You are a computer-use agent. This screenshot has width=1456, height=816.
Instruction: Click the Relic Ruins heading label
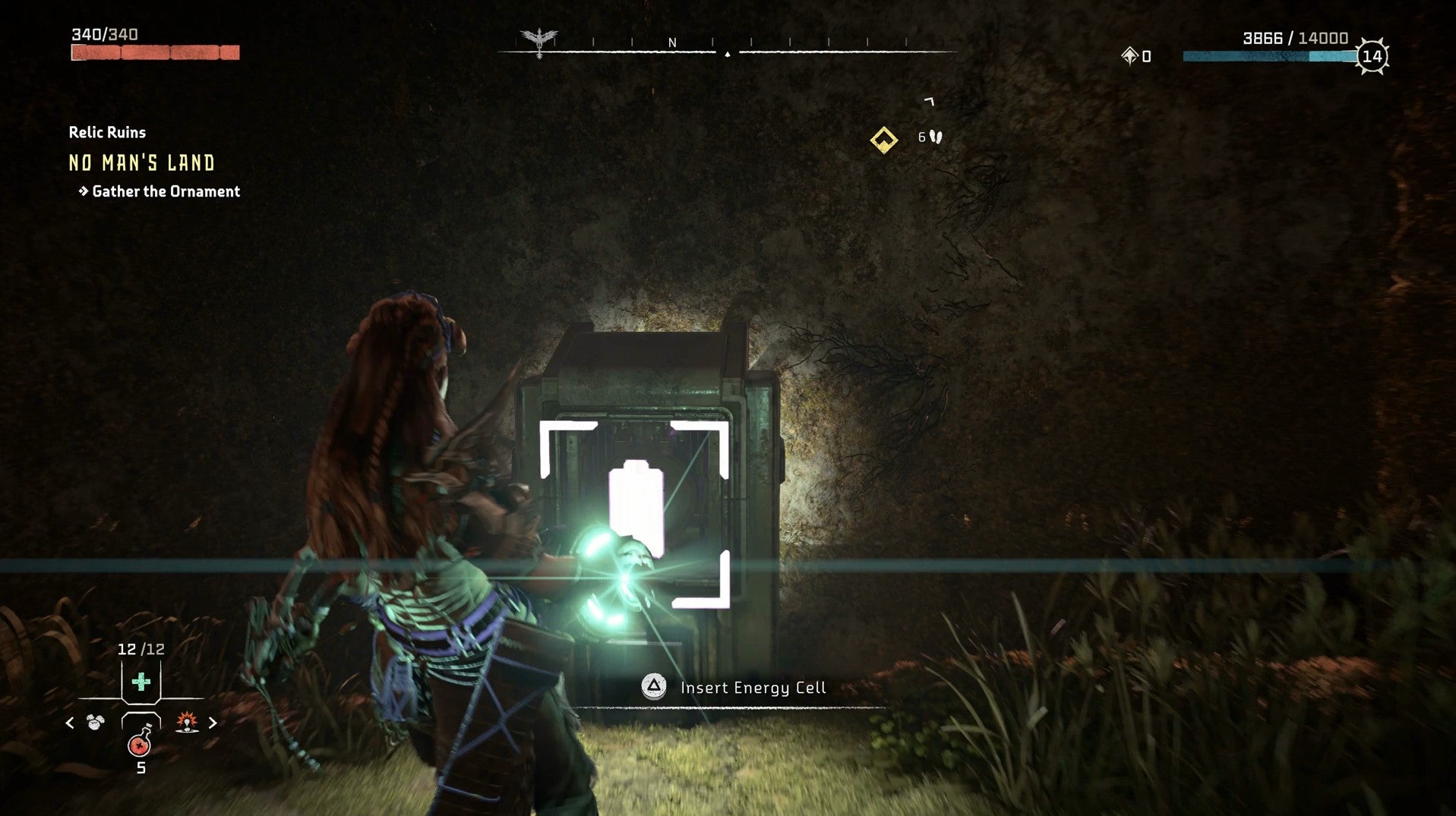(109, 131)
